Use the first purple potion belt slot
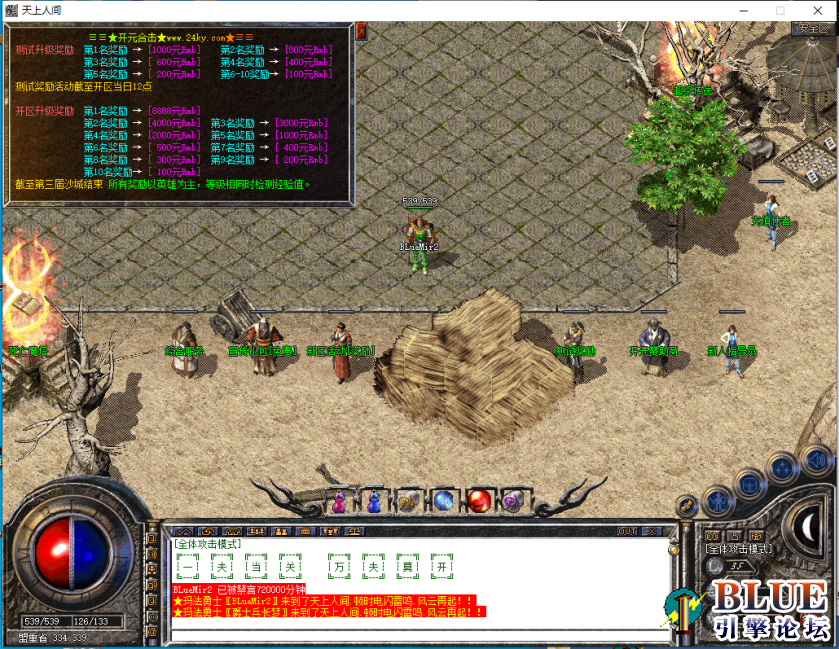The image size is (839, 649). pyautogui.click(x=338, y=500)
